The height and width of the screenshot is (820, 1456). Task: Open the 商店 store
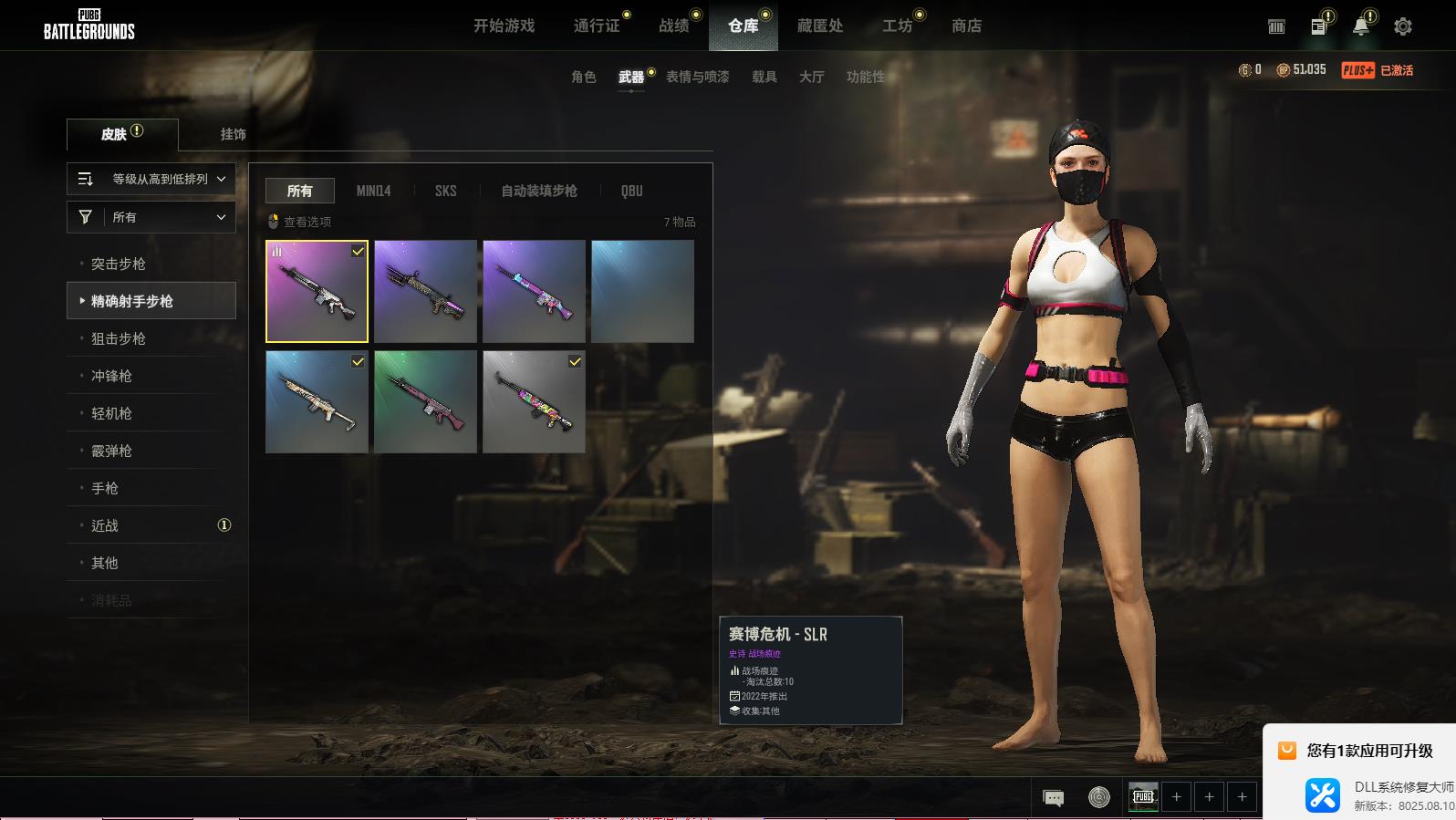[x=966, y=26]
